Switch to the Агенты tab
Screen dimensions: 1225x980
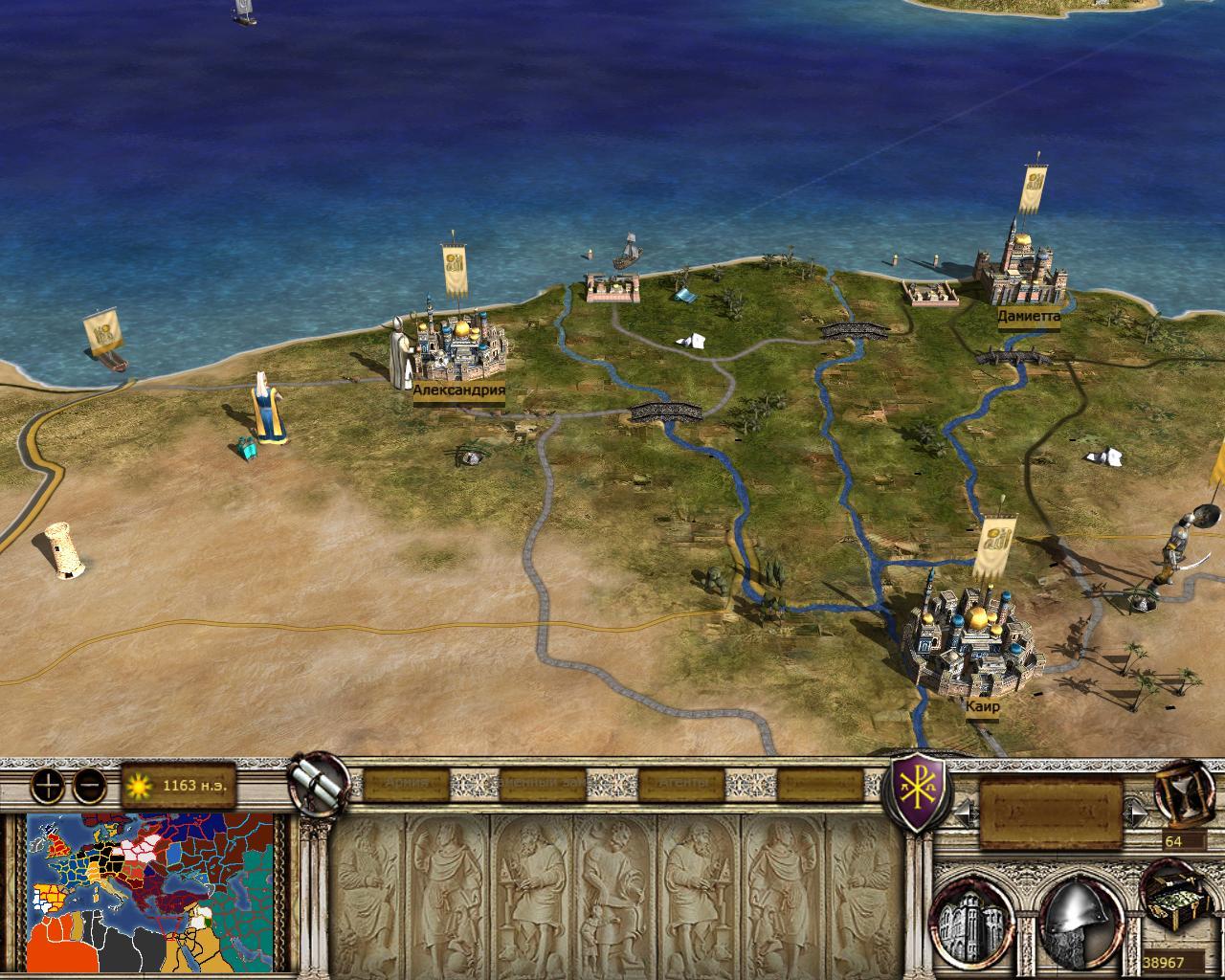pyautogui.click(x=682, y=784)
